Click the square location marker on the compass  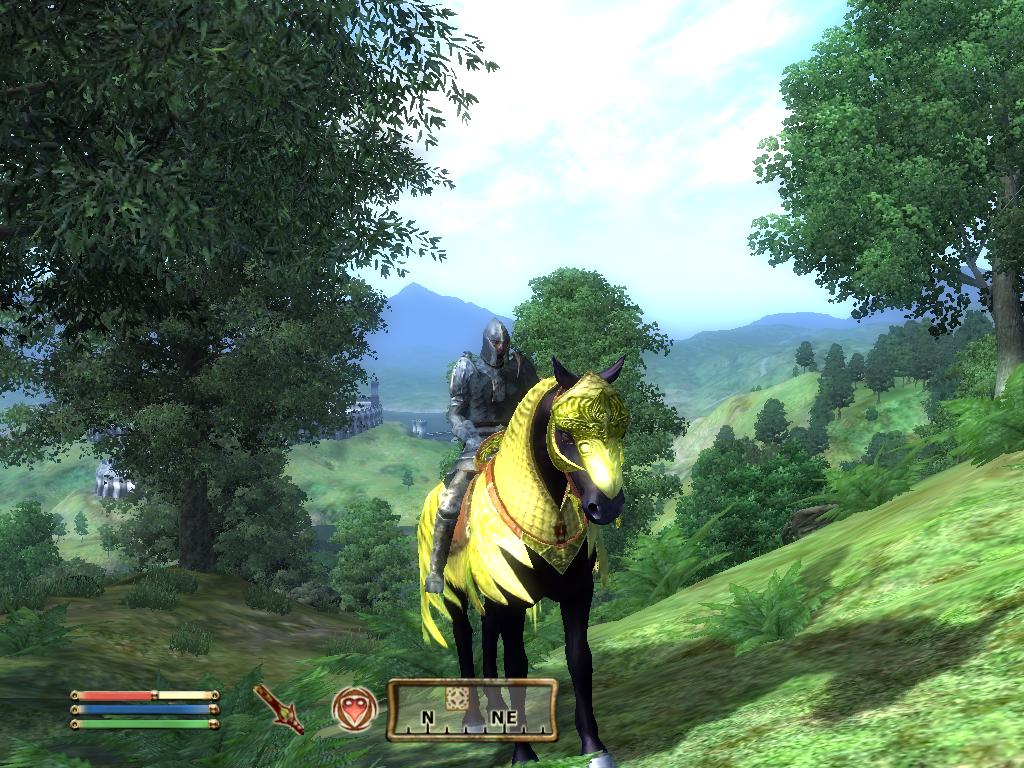(x=457, y=698)
